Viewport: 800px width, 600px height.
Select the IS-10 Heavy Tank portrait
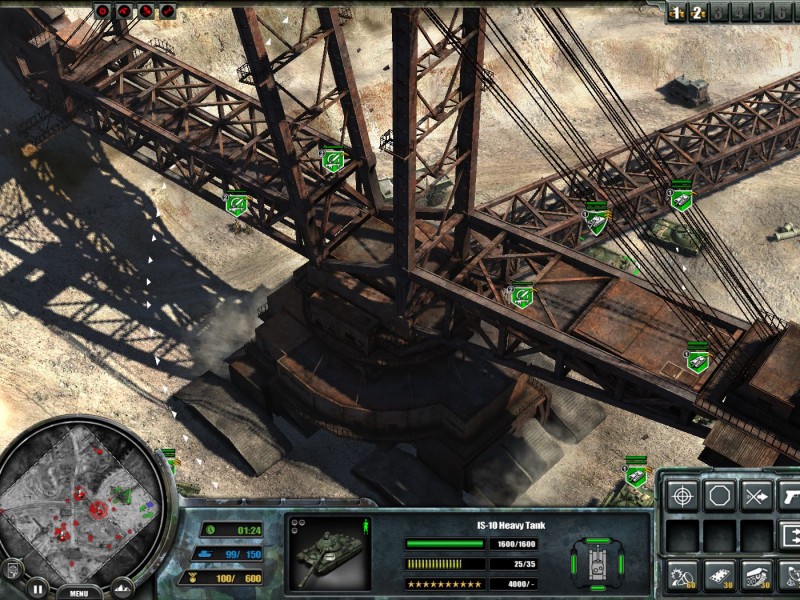(327, 553)
